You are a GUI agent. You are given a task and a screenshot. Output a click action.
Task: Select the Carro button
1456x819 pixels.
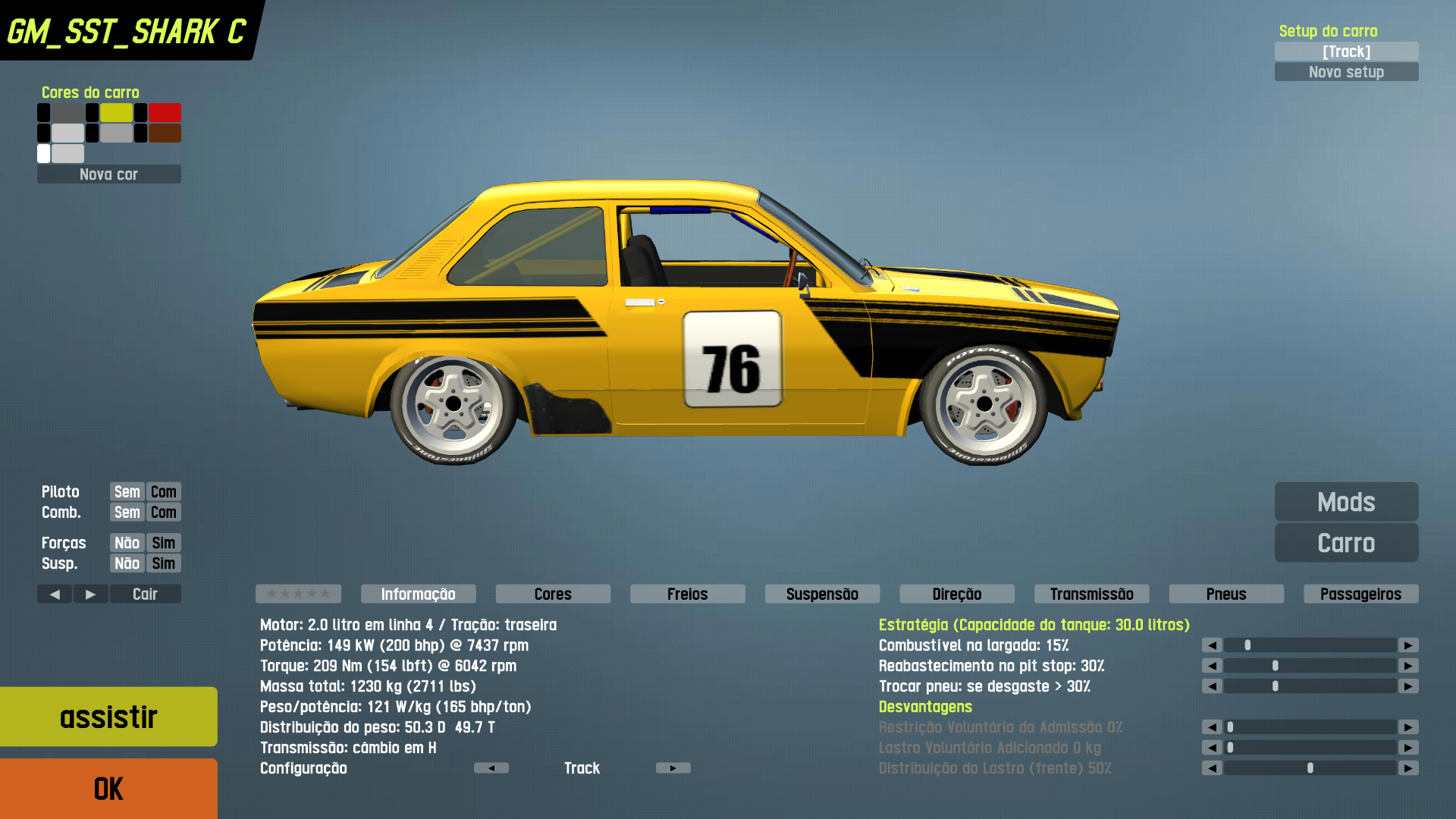point(1346,543)
